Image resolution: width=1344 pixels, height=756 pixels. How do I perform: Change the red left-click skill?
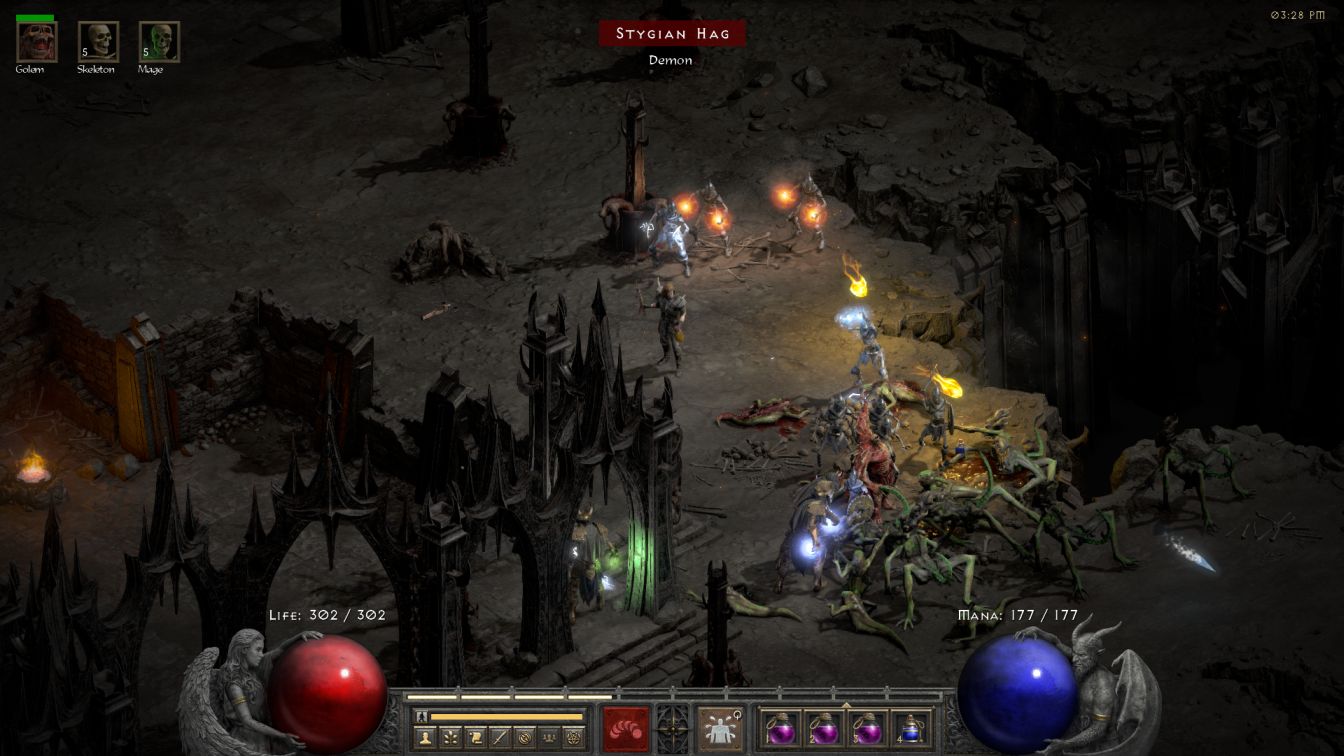coord(626,728)
